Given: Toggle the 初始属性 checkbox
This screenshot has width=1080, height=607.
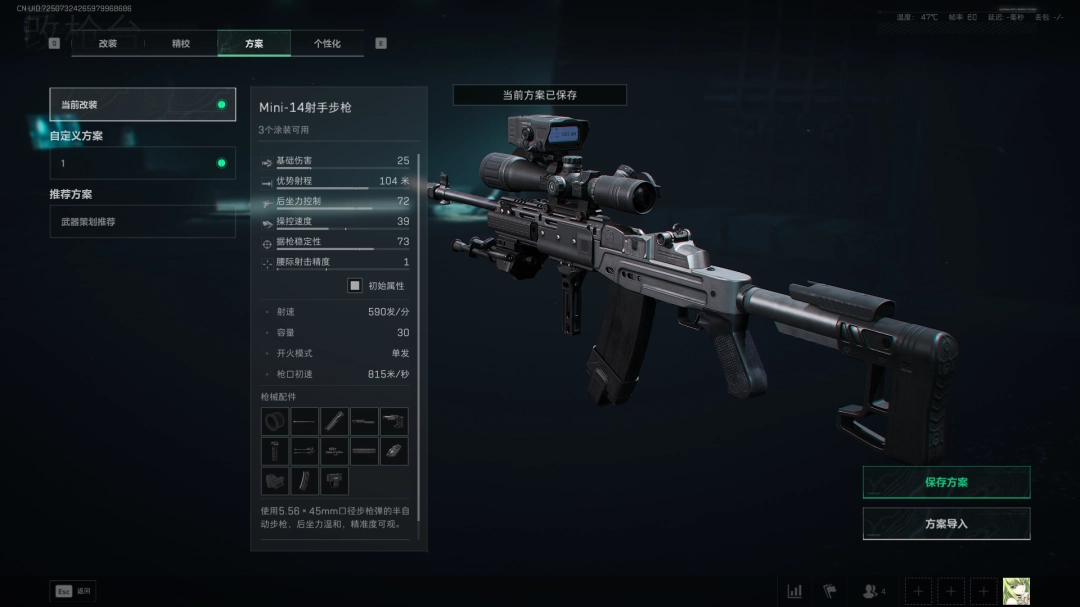Looking at the screenshot, I should click(x=354, y=285).
